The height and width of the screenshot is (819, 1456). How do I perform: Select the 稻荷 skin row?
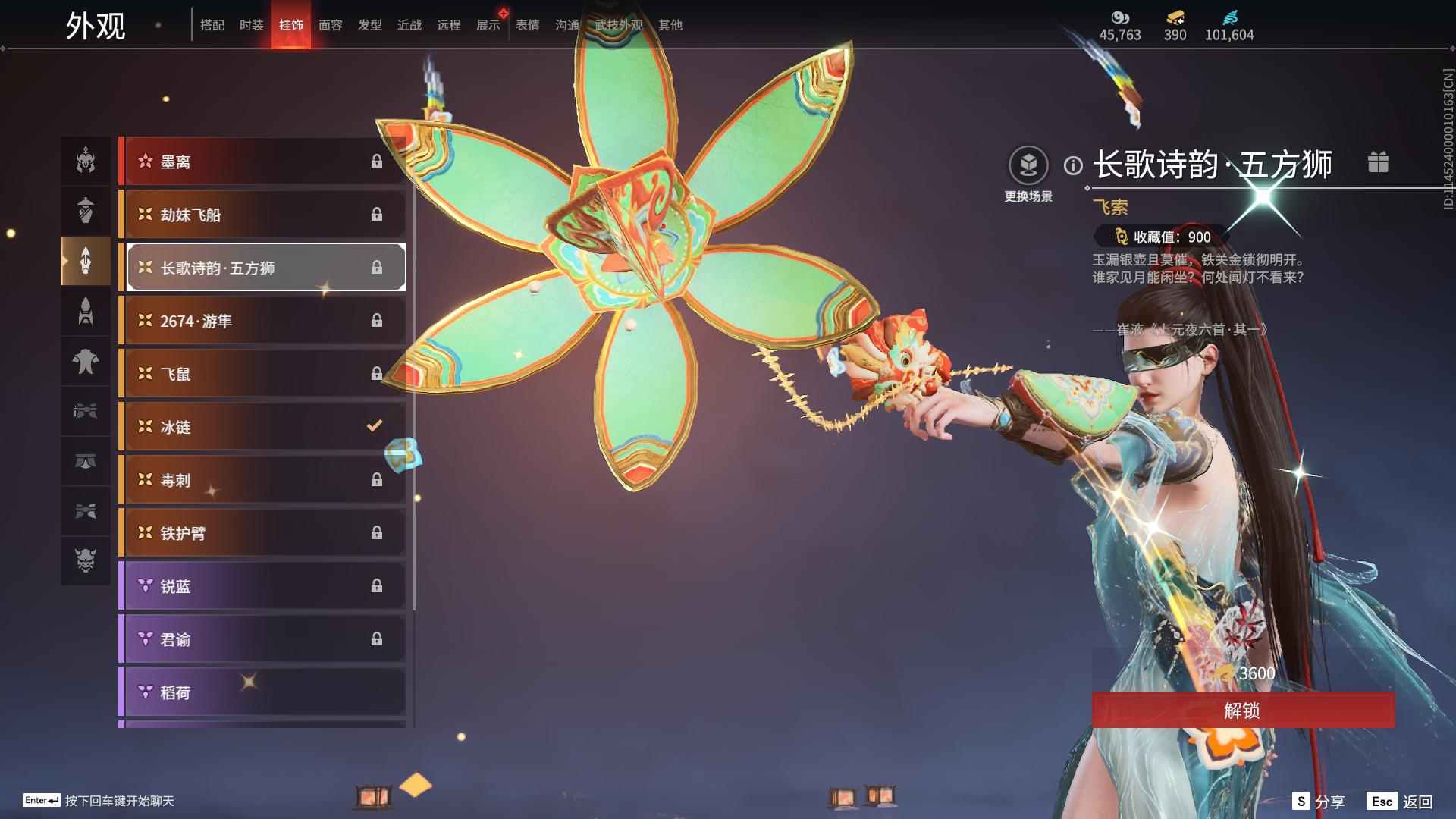262,692
